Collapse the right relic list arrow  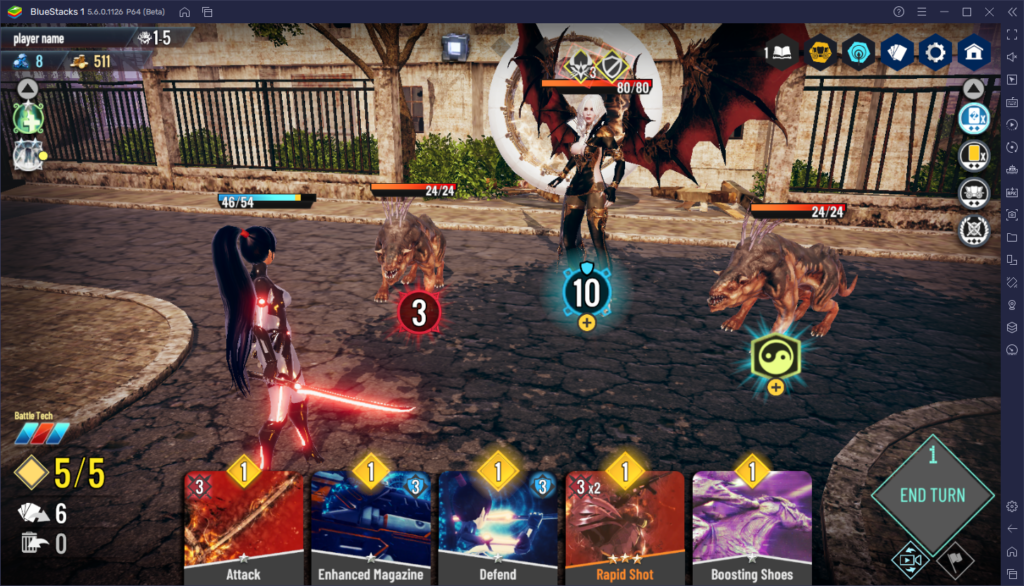(973, 89)
